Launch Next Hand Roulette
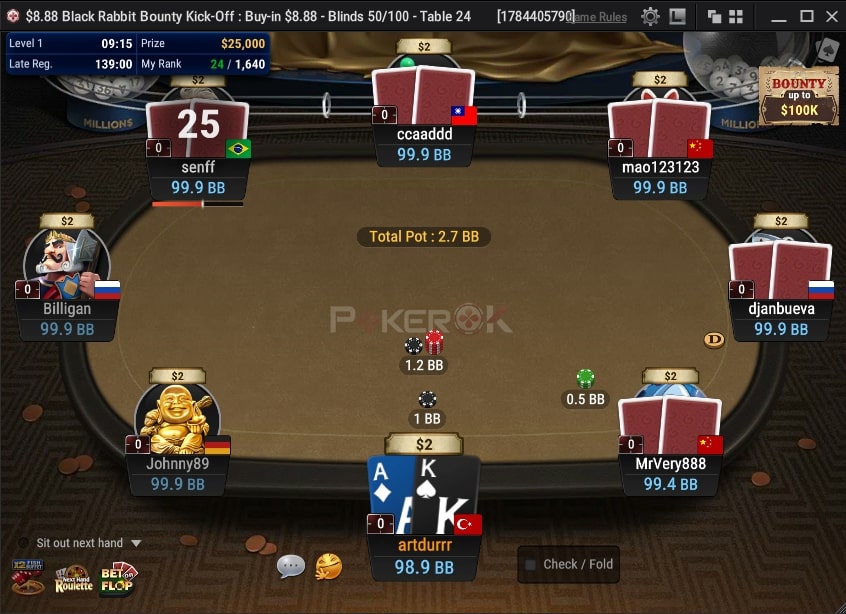Image resolution: width=846 pixels, height=614 pixels. 73,579
